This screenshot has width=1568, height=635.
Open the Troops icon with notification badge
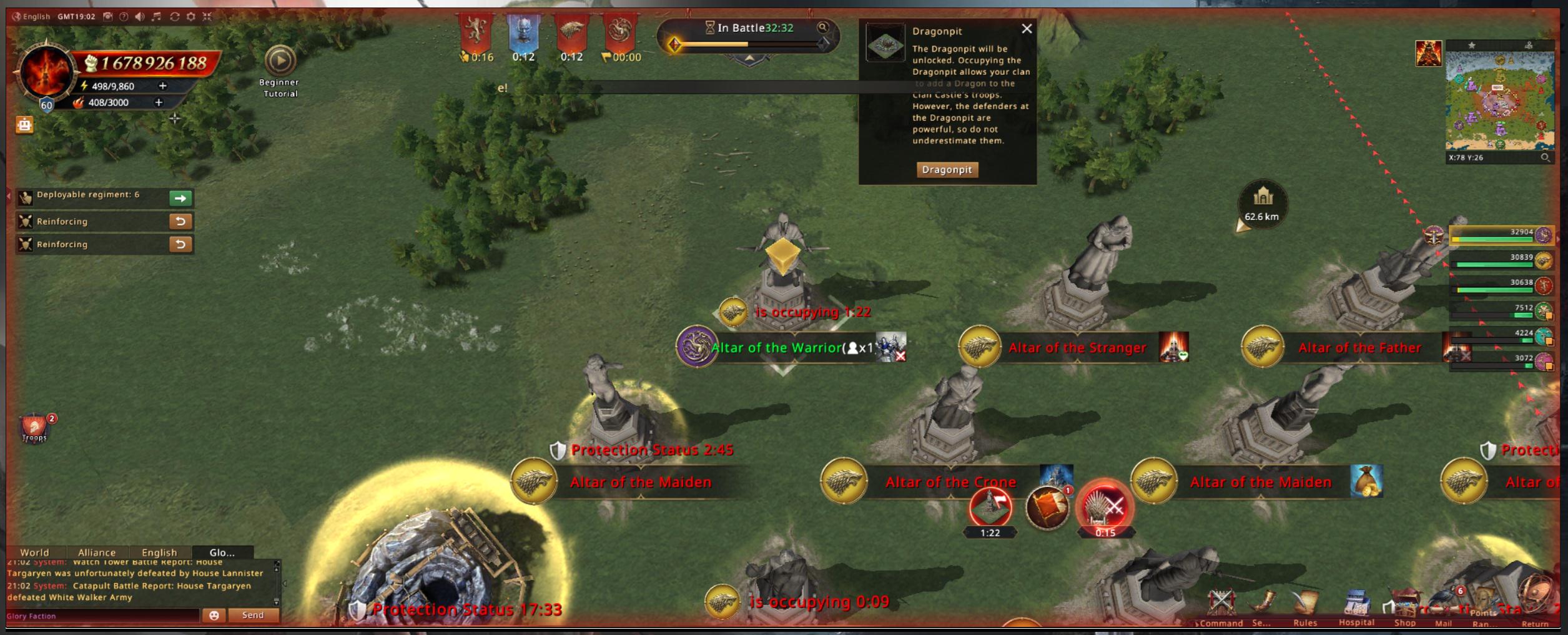tap(35, 428)
